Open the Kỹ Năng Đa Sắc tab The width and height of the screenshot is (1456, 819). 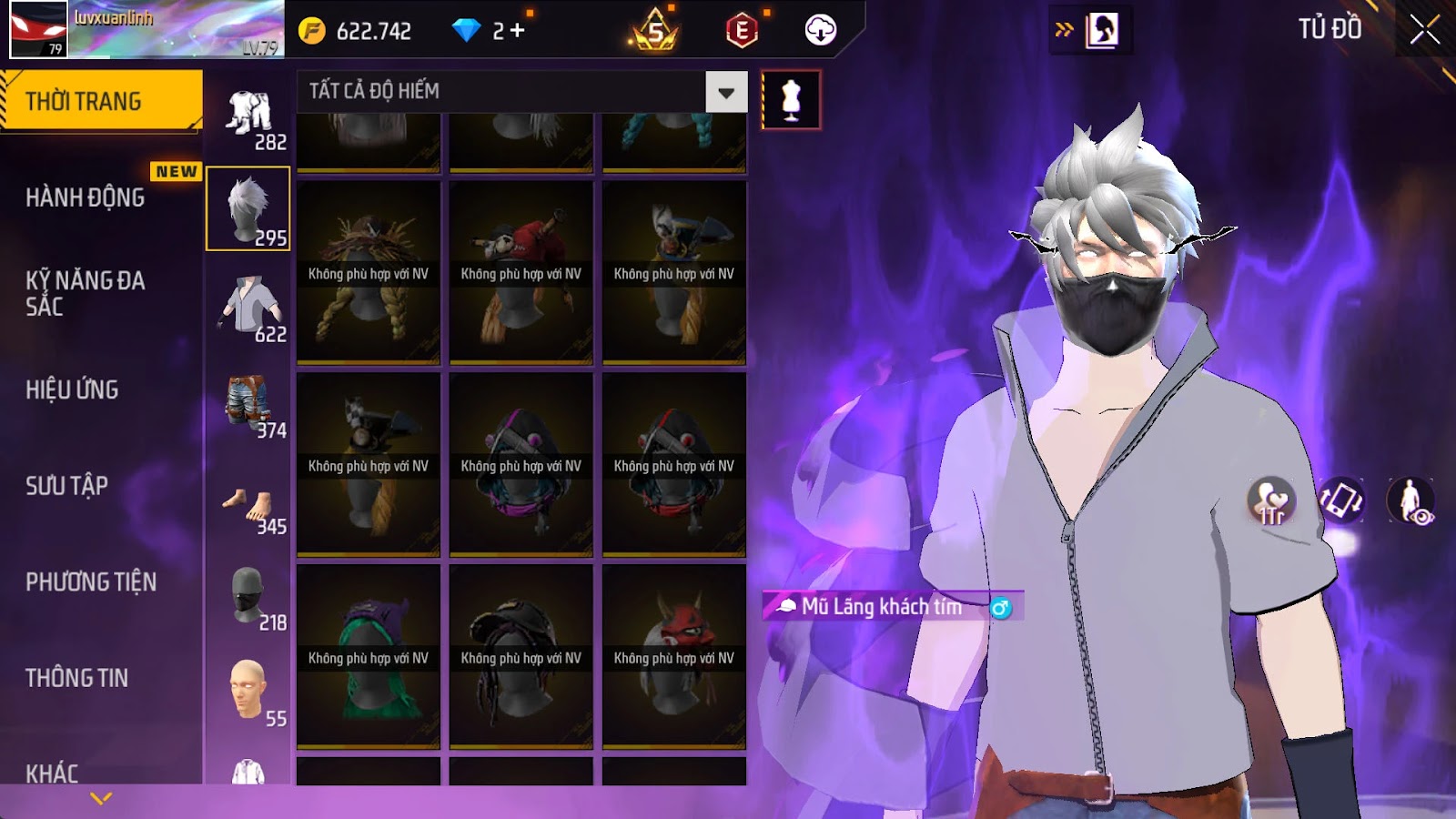(86, 293)
